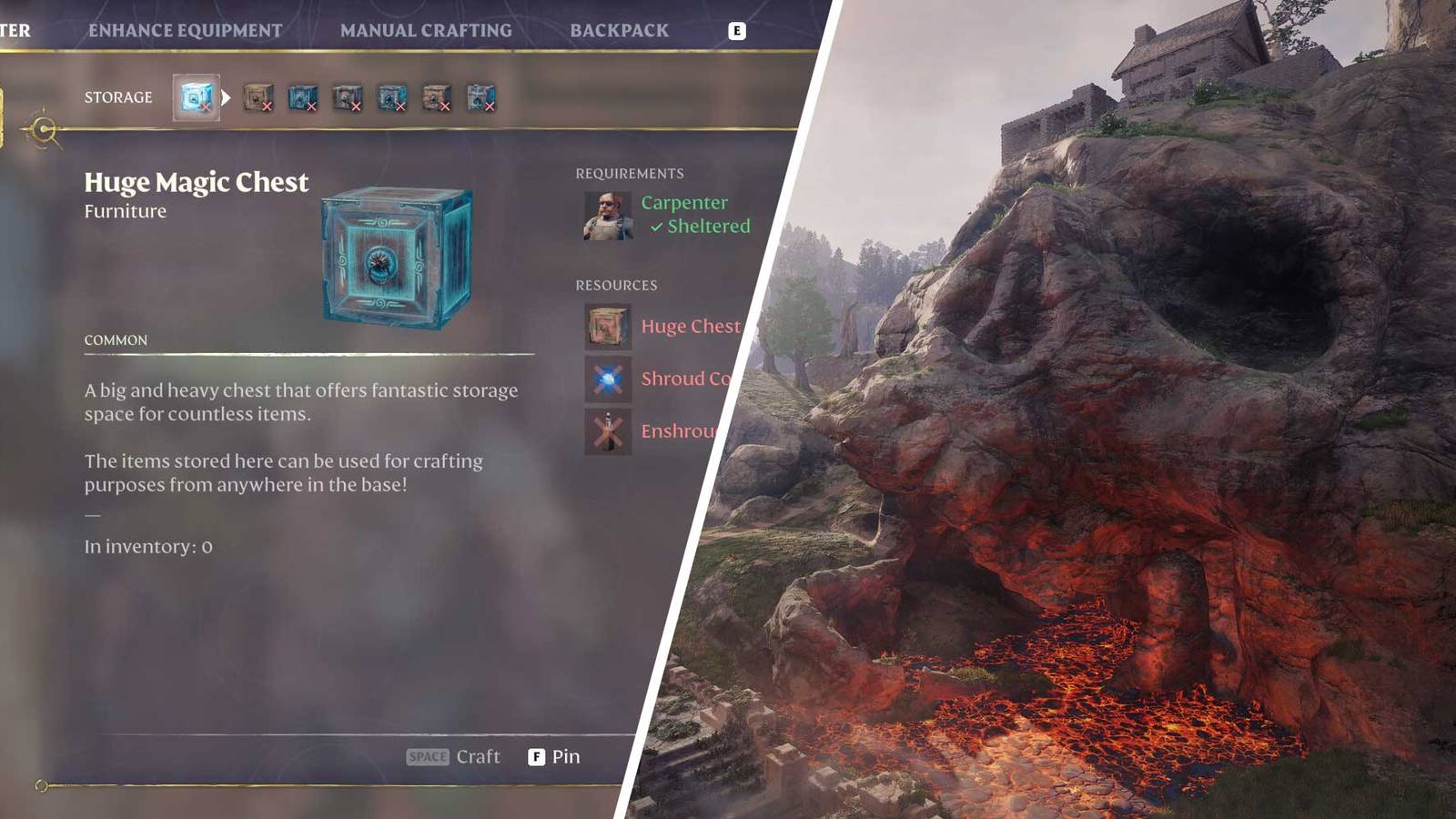Expand the Requirements section header
The width and height of the screenshot is (1456, 819).
pyautogui.click(x=630, y=173)
